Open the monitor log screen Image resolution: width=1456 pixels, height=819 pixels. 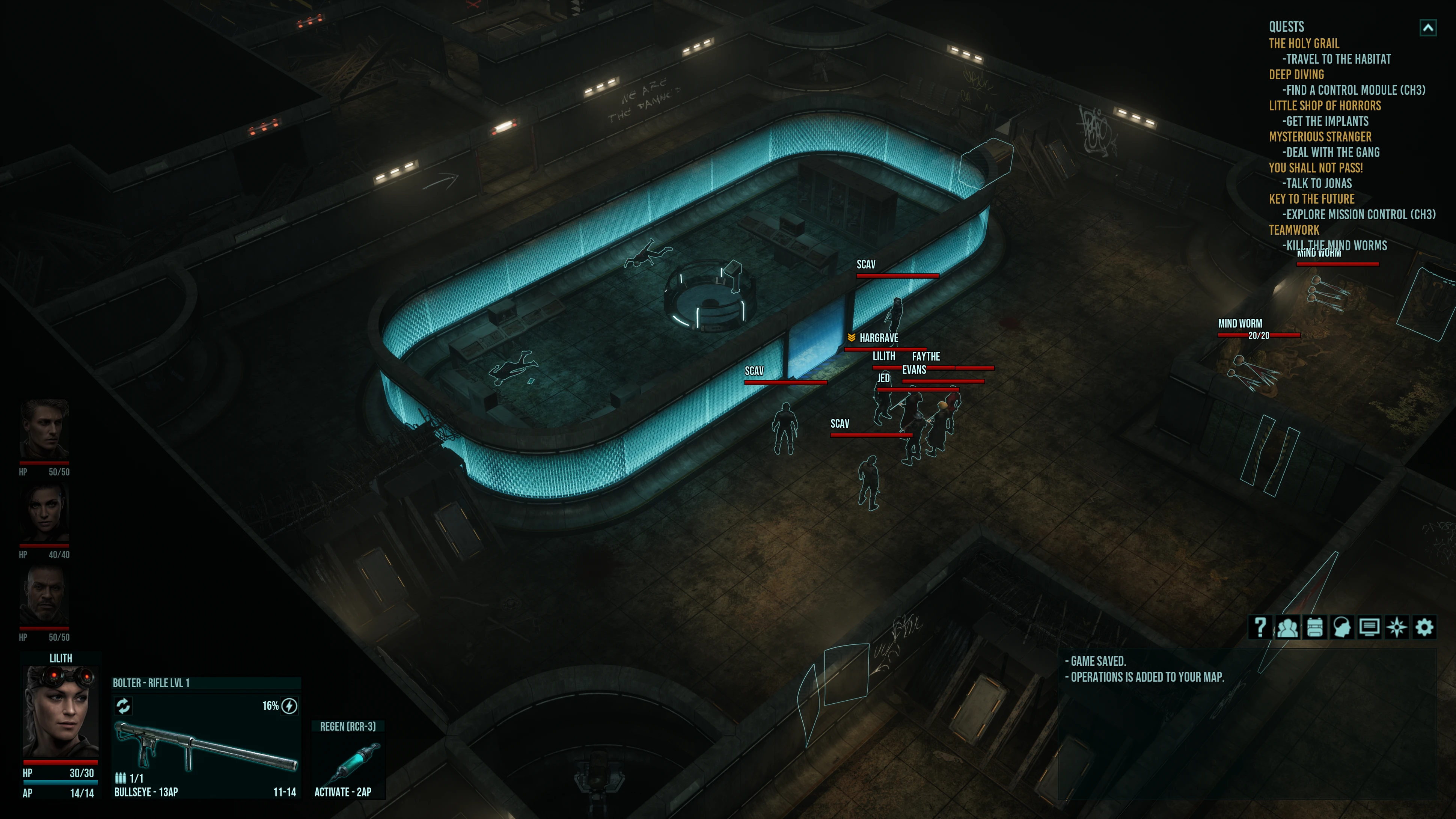tap(1369, 627)
